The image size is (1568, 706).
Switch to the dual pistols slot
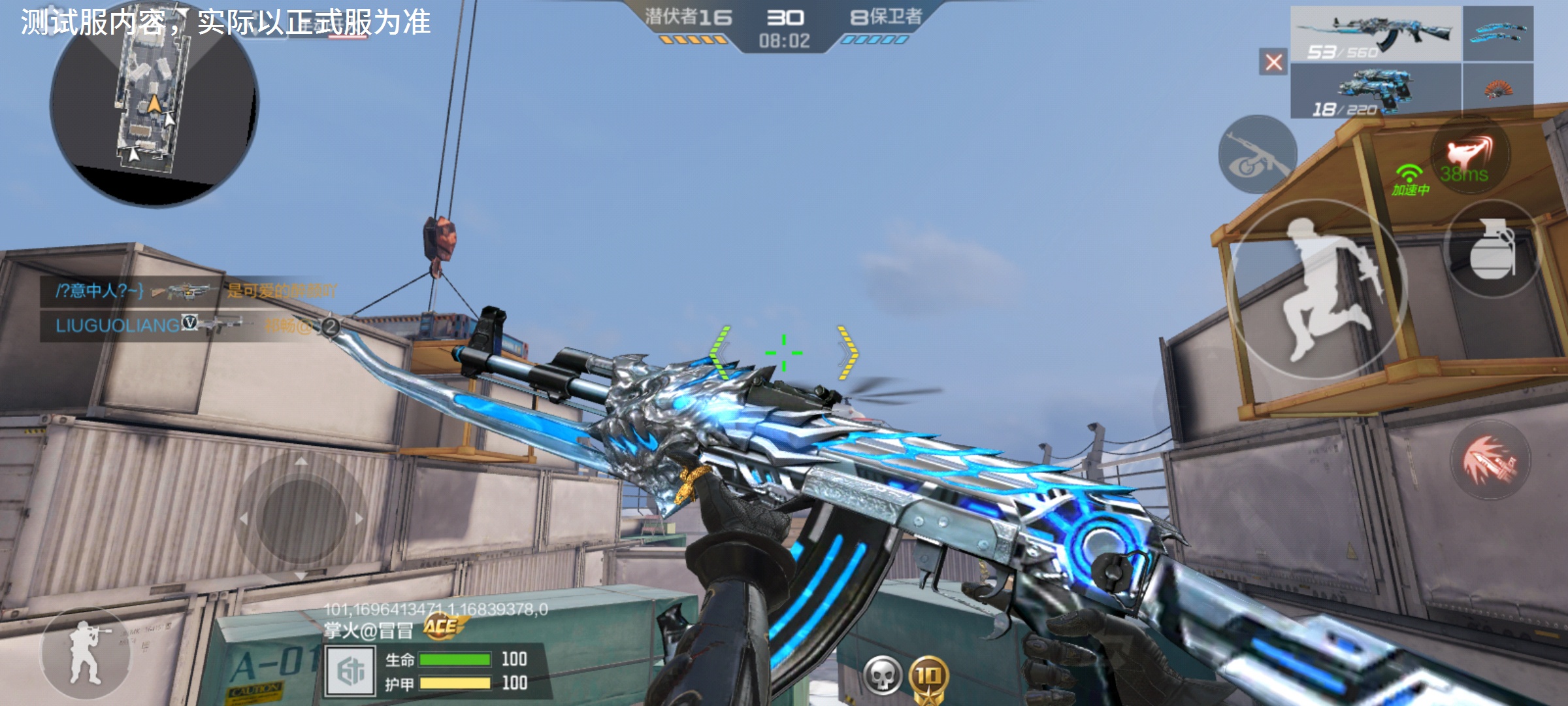(1375, 92)
